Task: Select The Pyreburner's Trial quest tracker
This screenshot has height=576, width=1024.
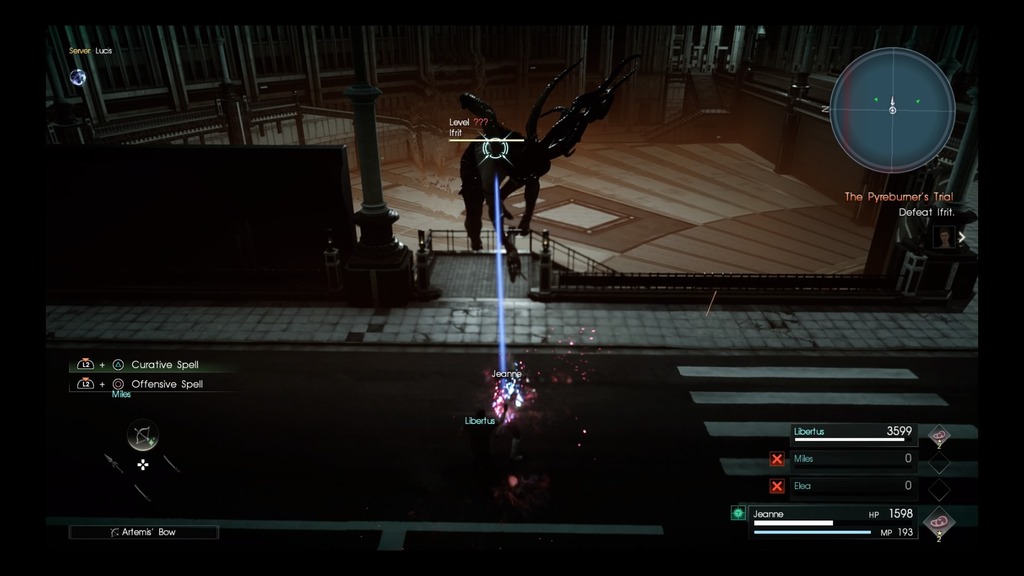Action: (x=898, y=197)
